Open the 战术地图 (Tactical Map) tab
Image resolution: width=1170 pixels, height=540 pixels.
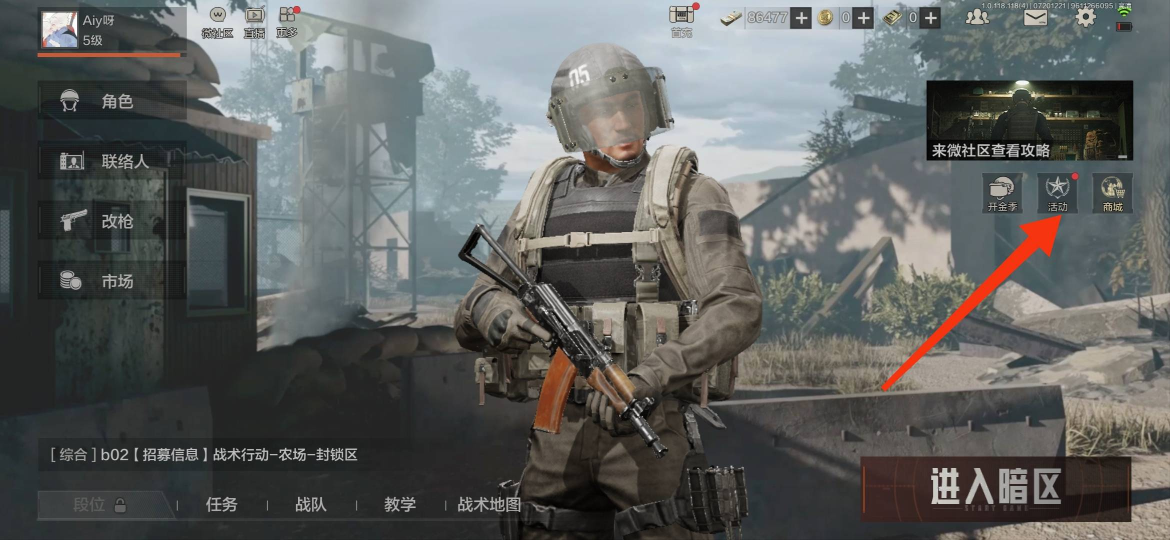[x=489, y=505]
